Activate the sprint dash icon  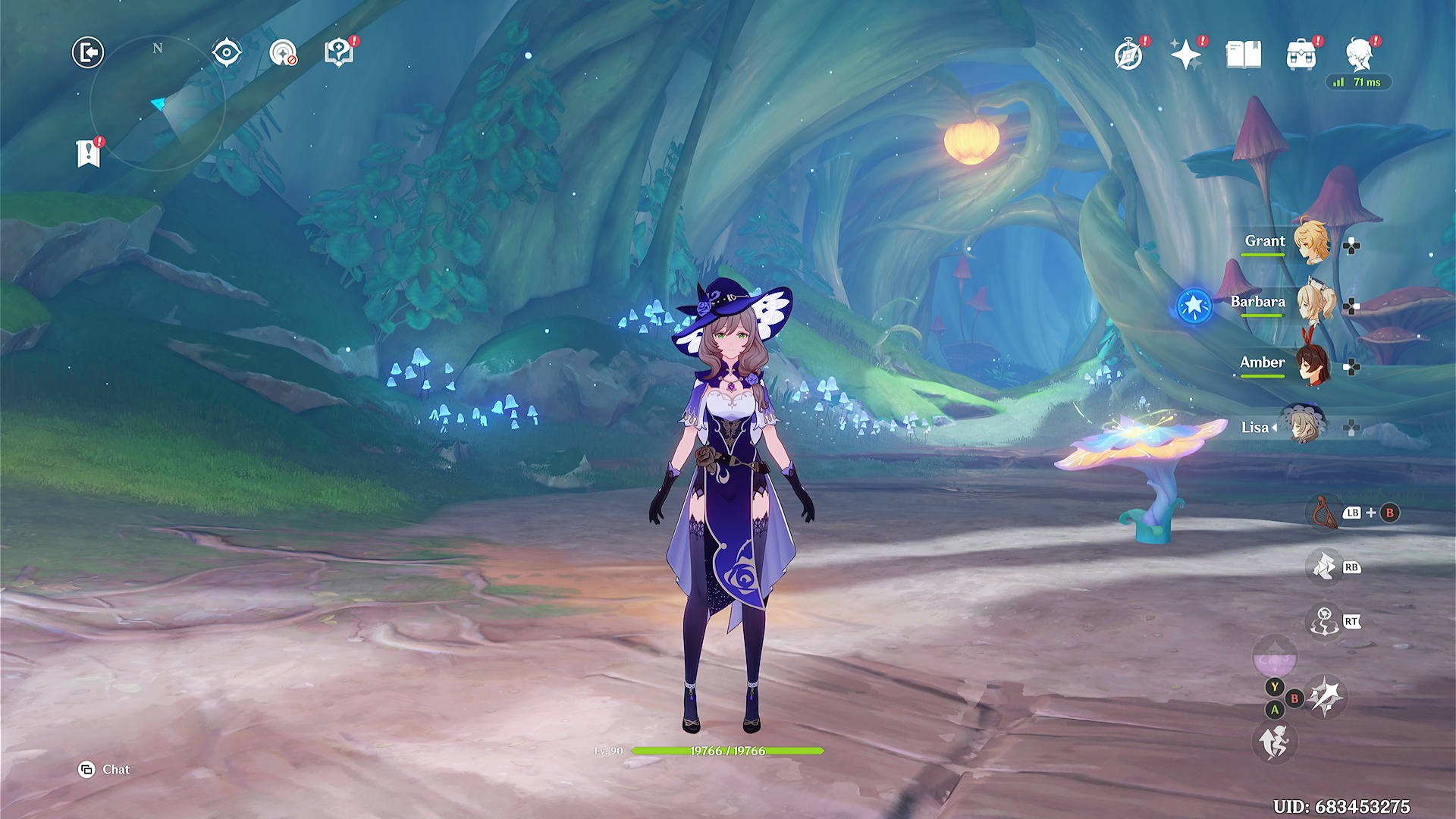[x=1274, y=741]
